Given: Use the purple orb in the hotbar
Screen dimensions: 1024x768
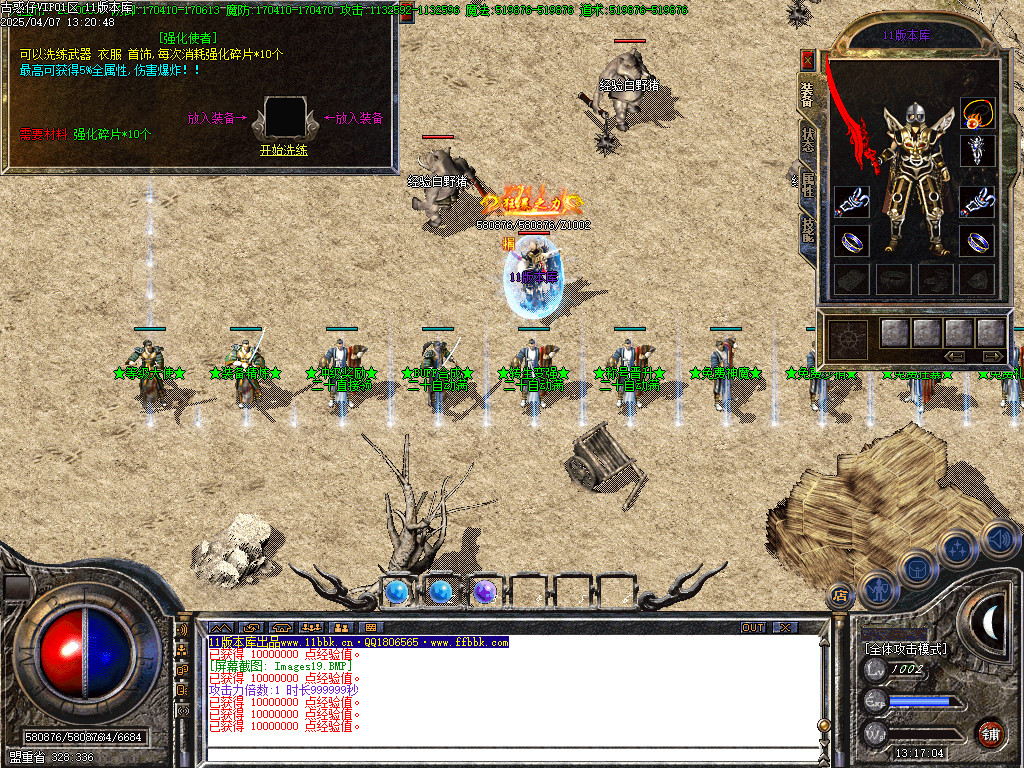Looking at the screenshot, I should click(x=485, y=592).
